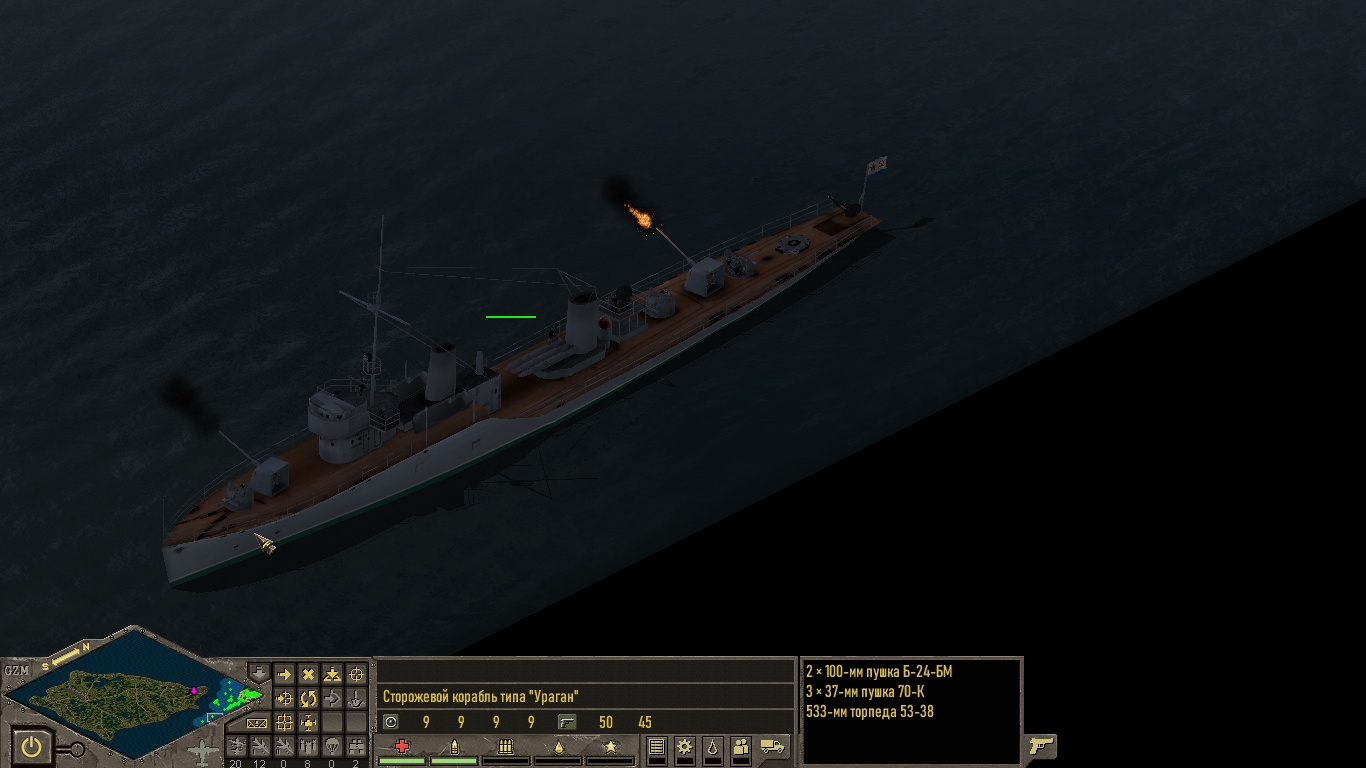Screen dimensions: 1366x768
Task: Click the envelope message button
Action: point(258,722)
